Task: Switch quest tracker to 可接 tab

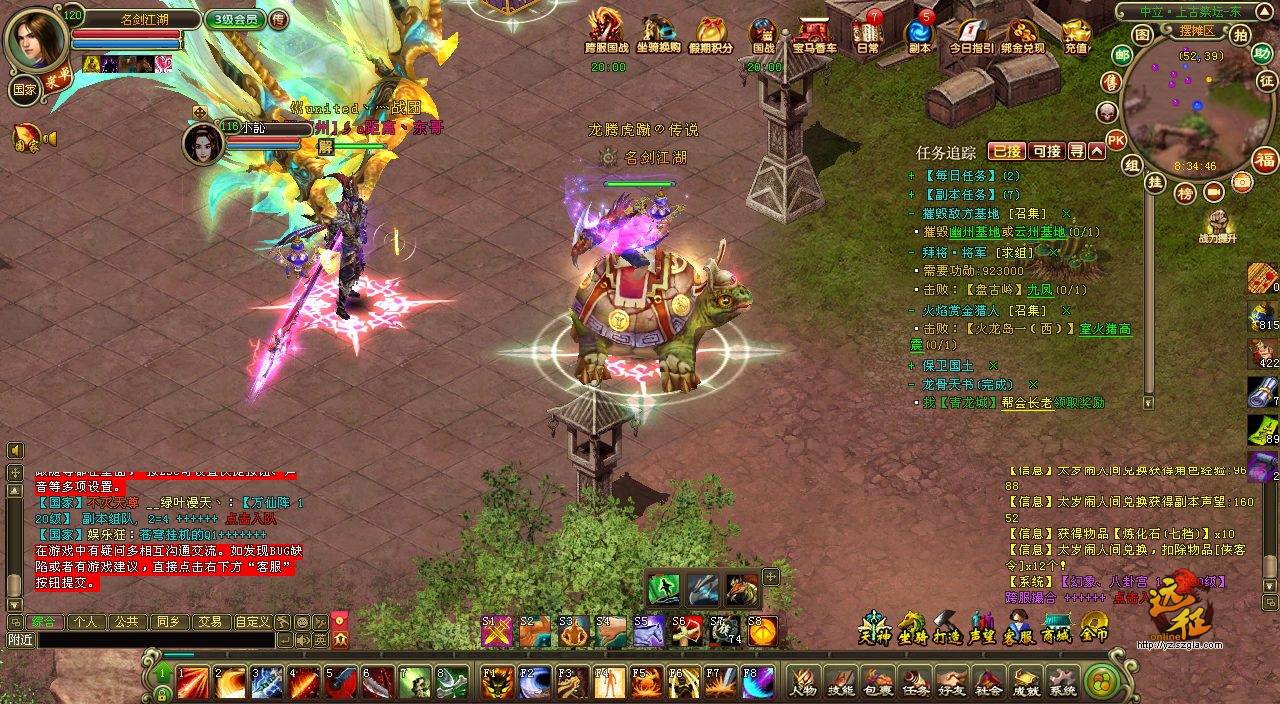Action: 1046,151
